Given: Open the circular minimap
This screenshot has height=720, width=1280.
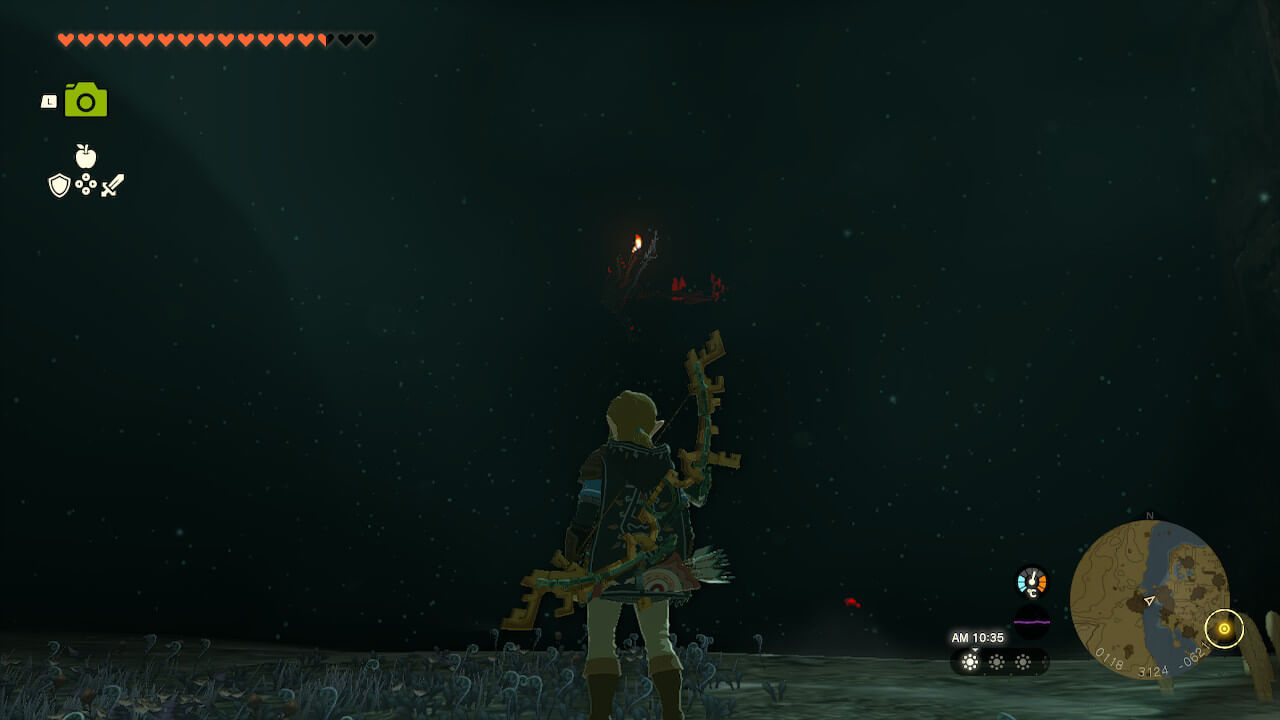Looking at the screenshot, I should point(1149,600).
